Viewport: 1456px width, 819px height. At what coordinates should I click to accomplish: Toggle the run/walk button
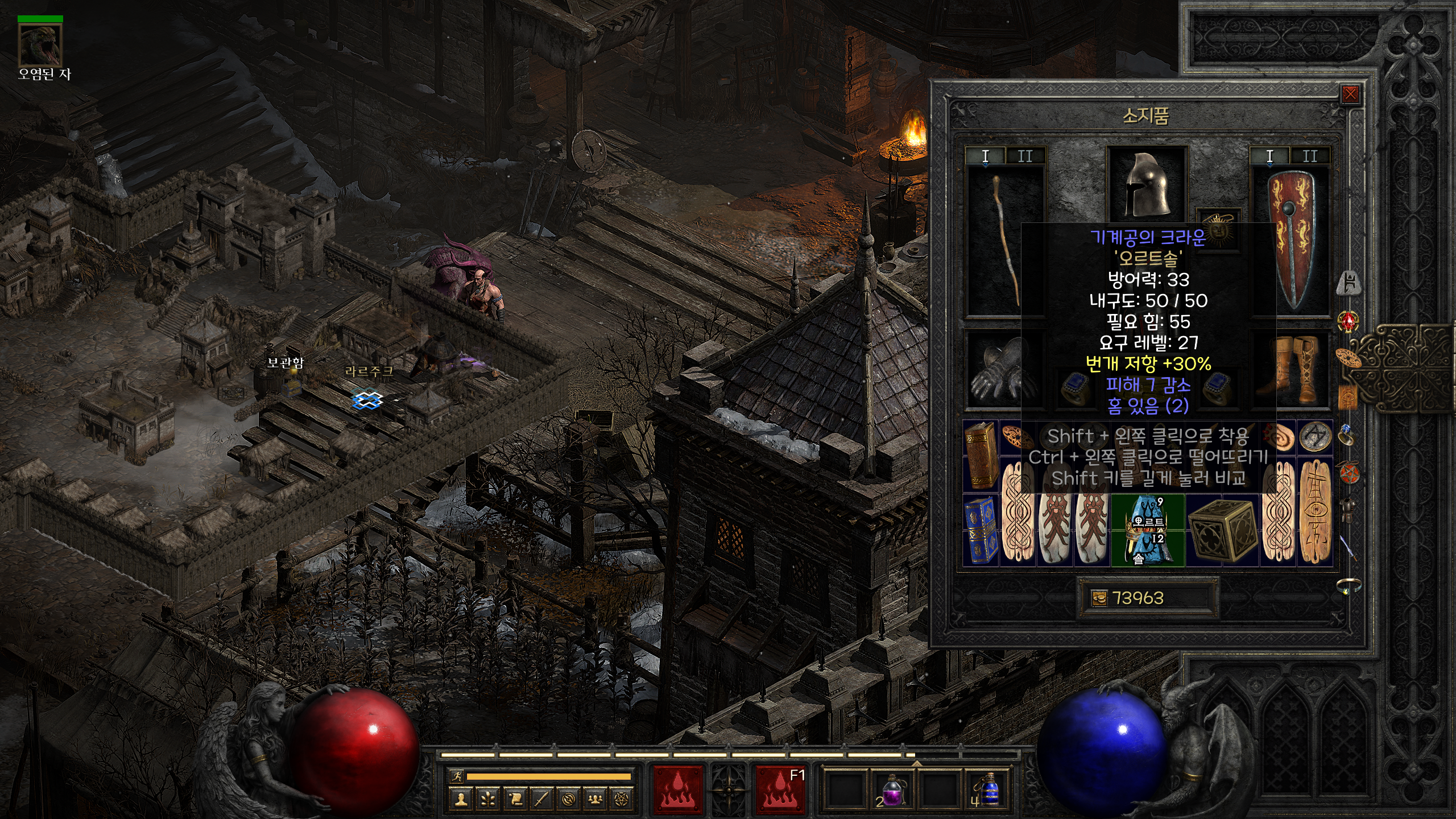click(x=456, y=776)
